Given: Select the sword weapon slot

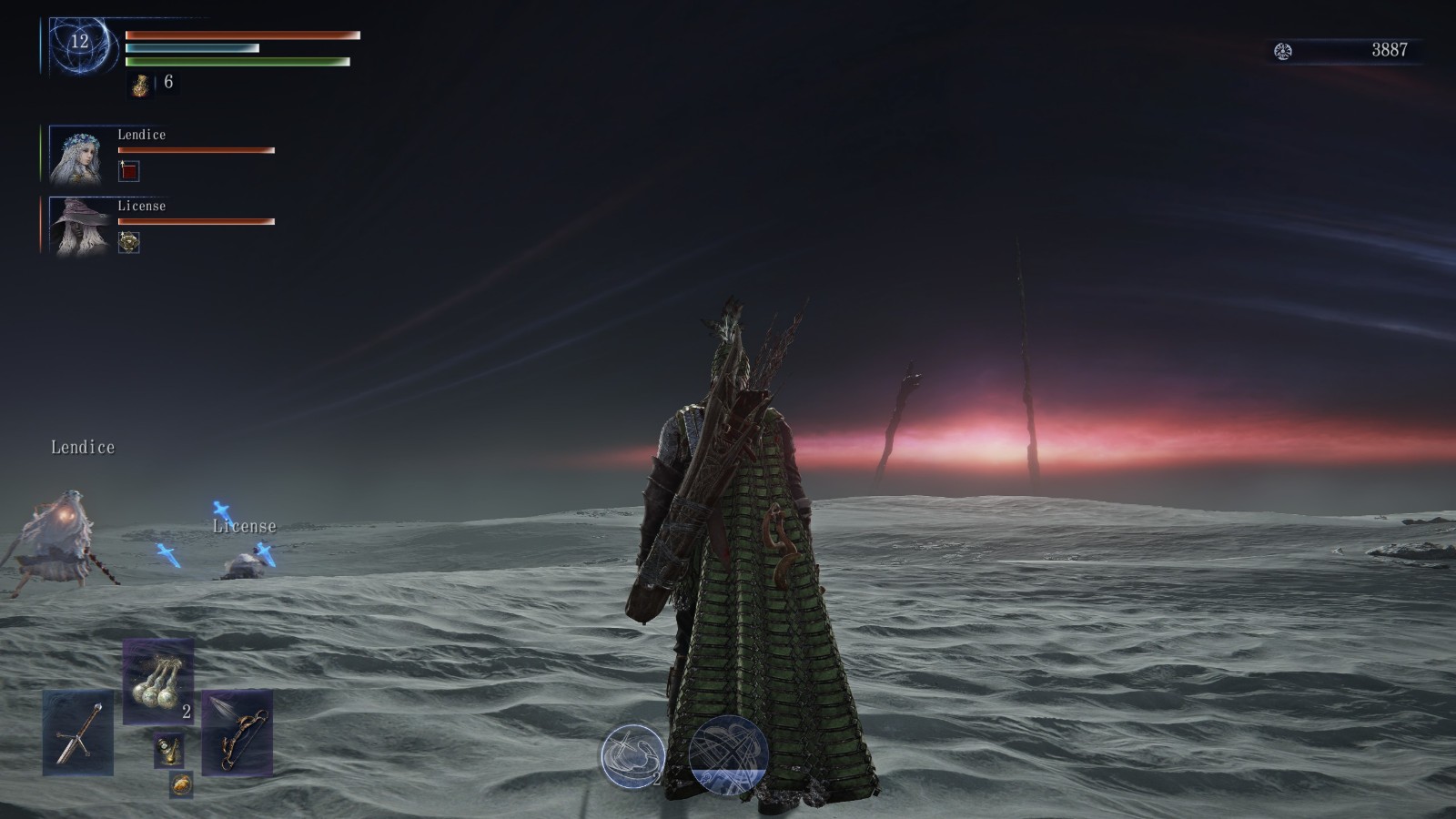Looking at the screenshot, I should (77, 733).
